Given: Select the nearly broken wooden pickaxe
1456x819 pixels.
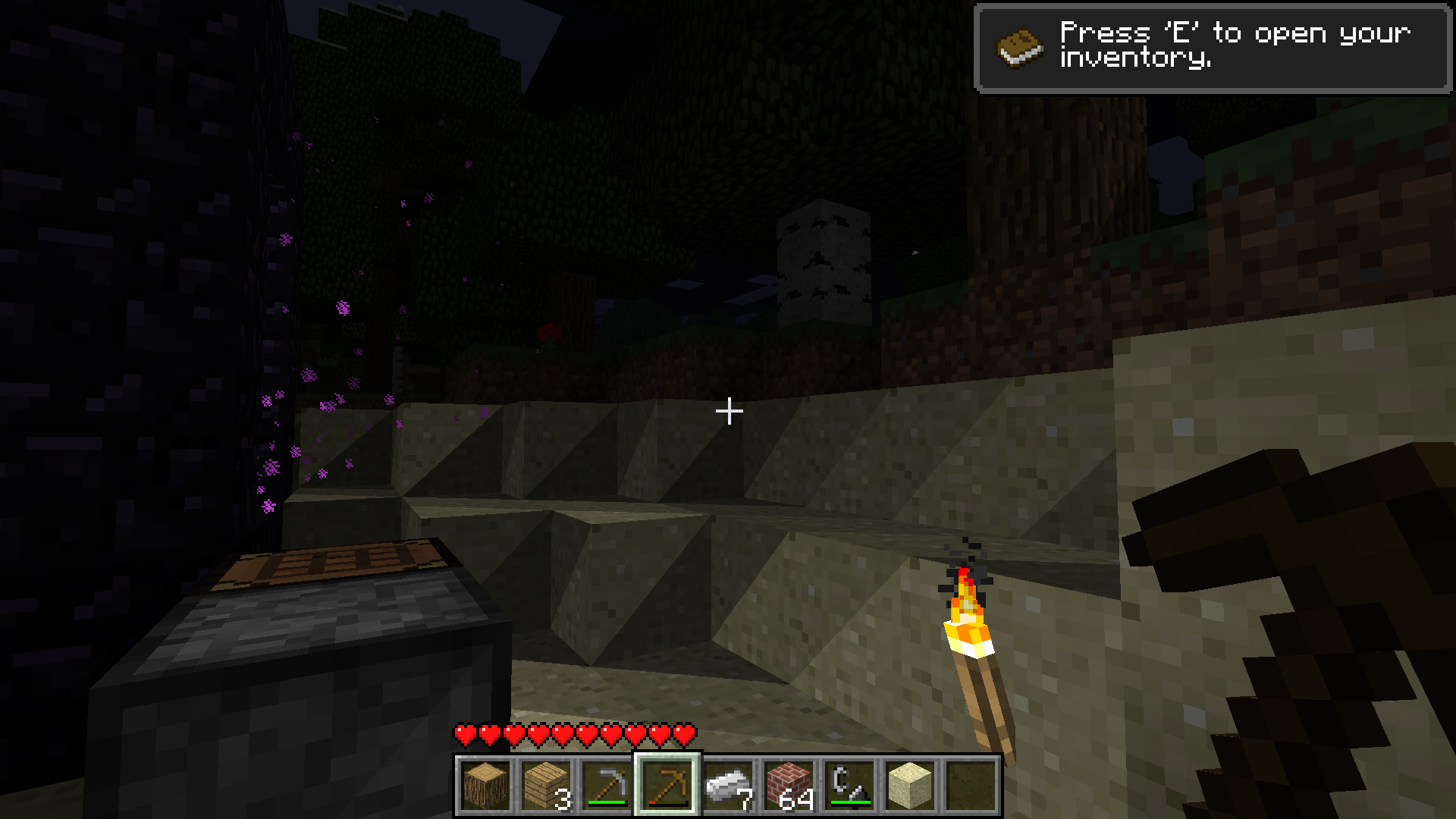Looking at the screenshot, I should point(667,786).
